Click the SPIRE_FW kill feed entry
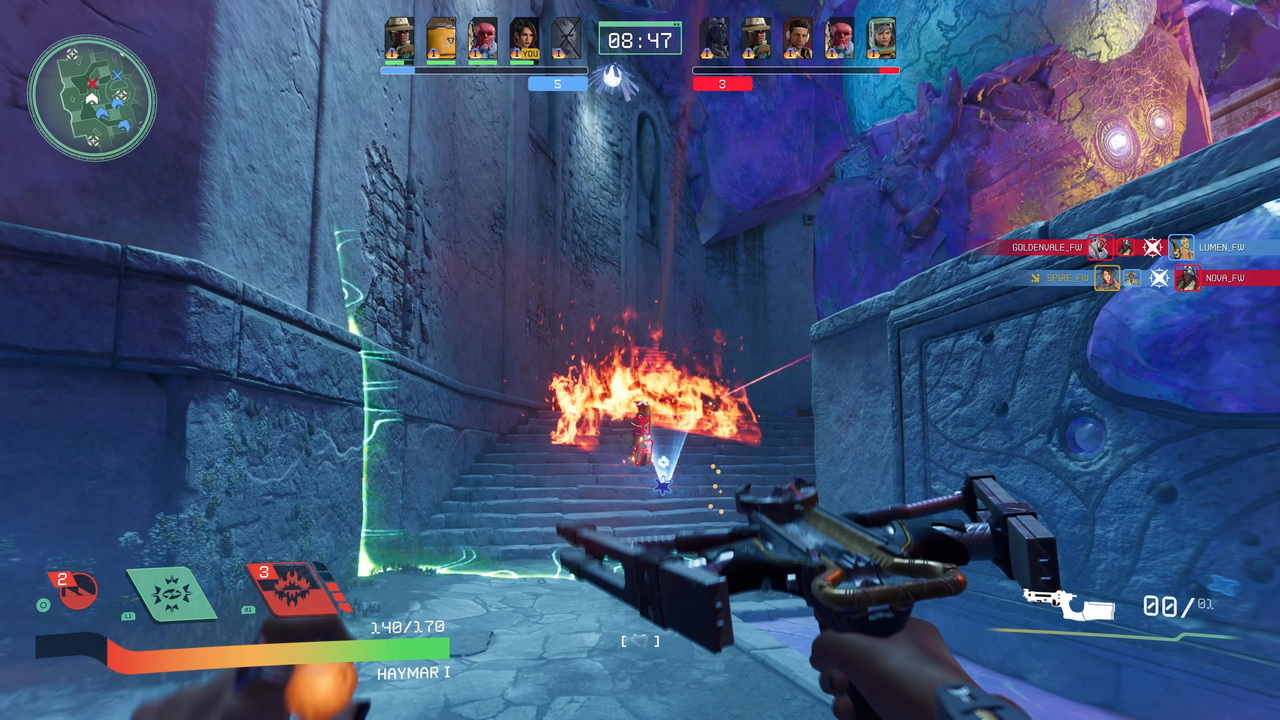1280x720 pixels. 1067,278
